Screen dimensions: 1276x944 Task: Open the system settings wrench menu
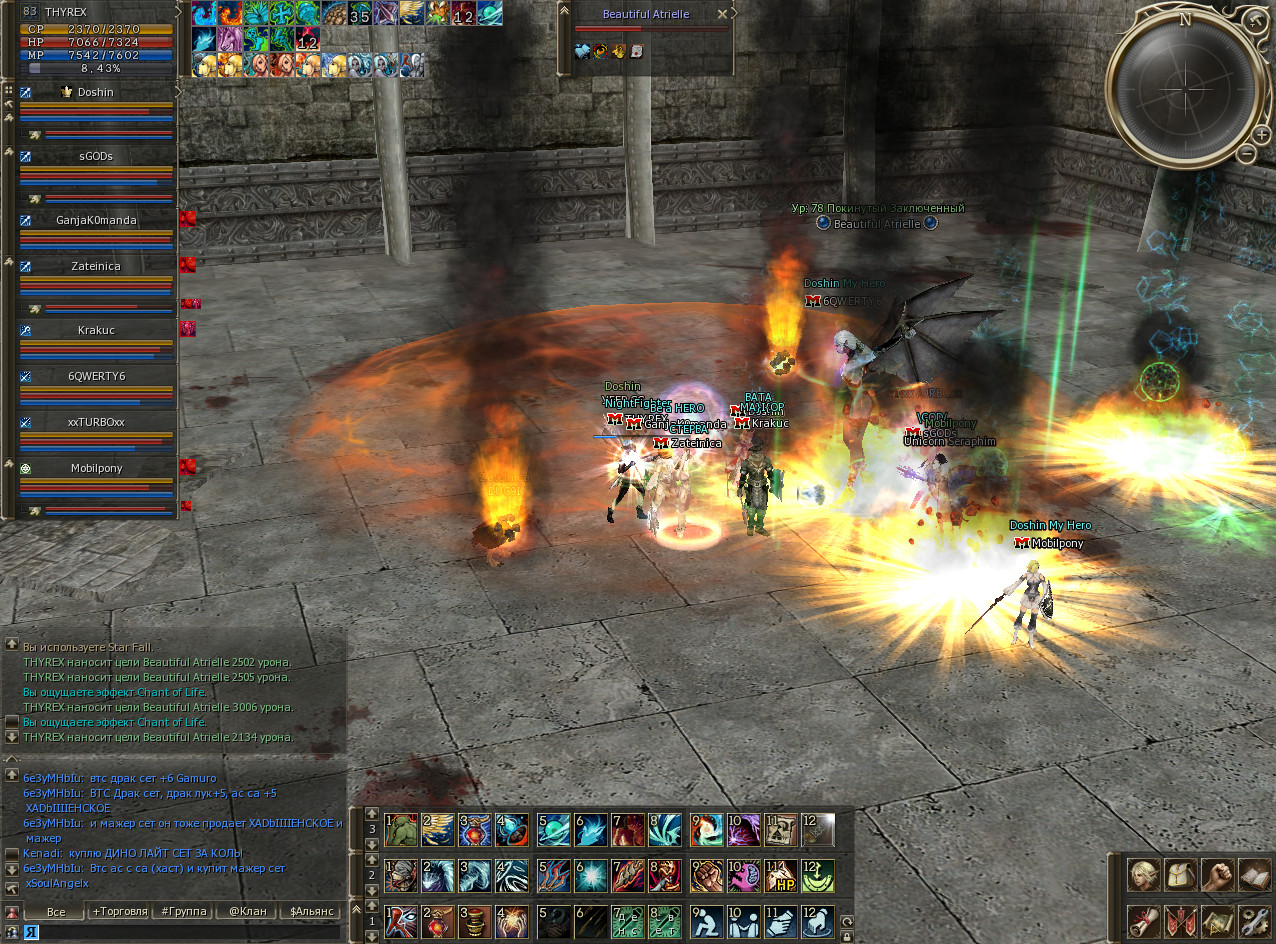point(1252,920)
